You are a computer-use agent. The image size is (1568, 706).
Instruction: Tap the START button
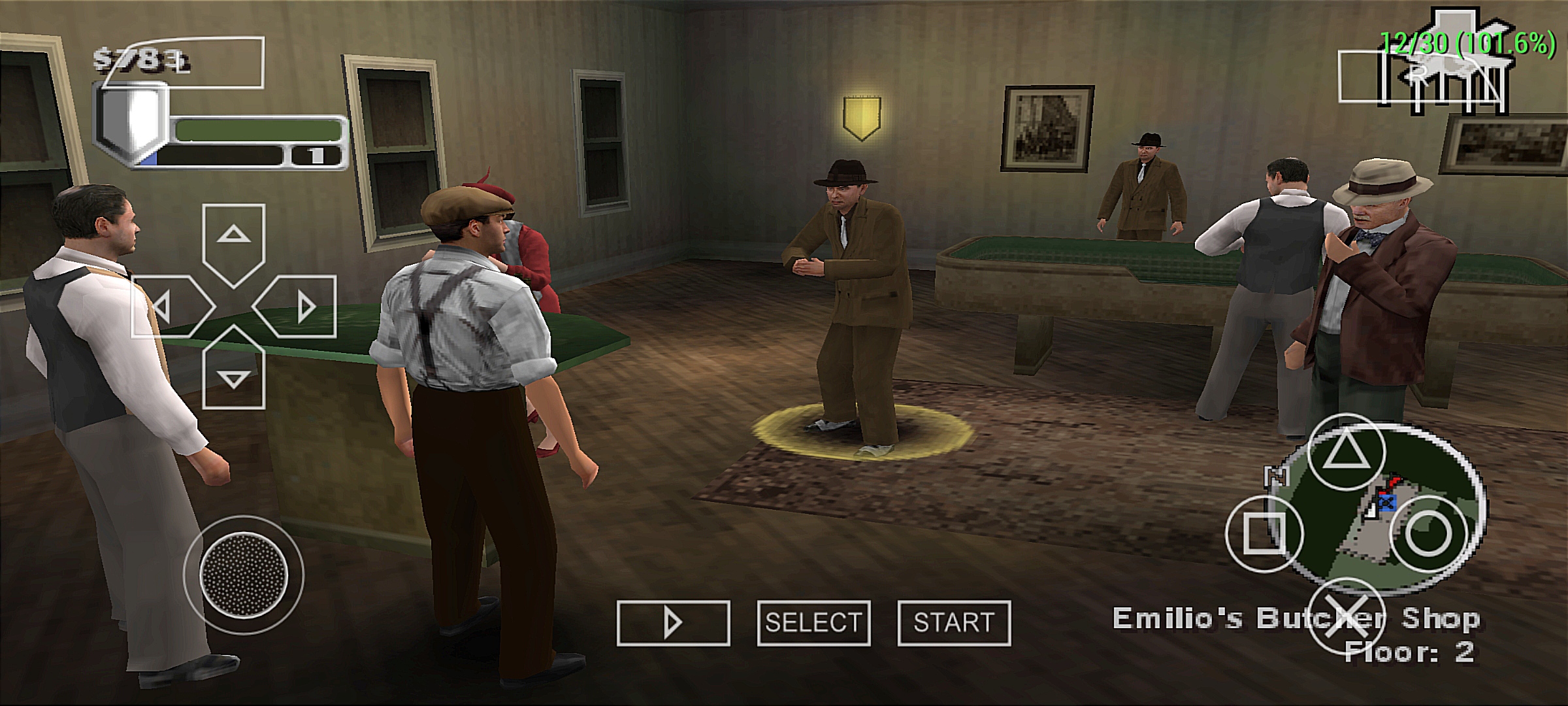[954, 623]
